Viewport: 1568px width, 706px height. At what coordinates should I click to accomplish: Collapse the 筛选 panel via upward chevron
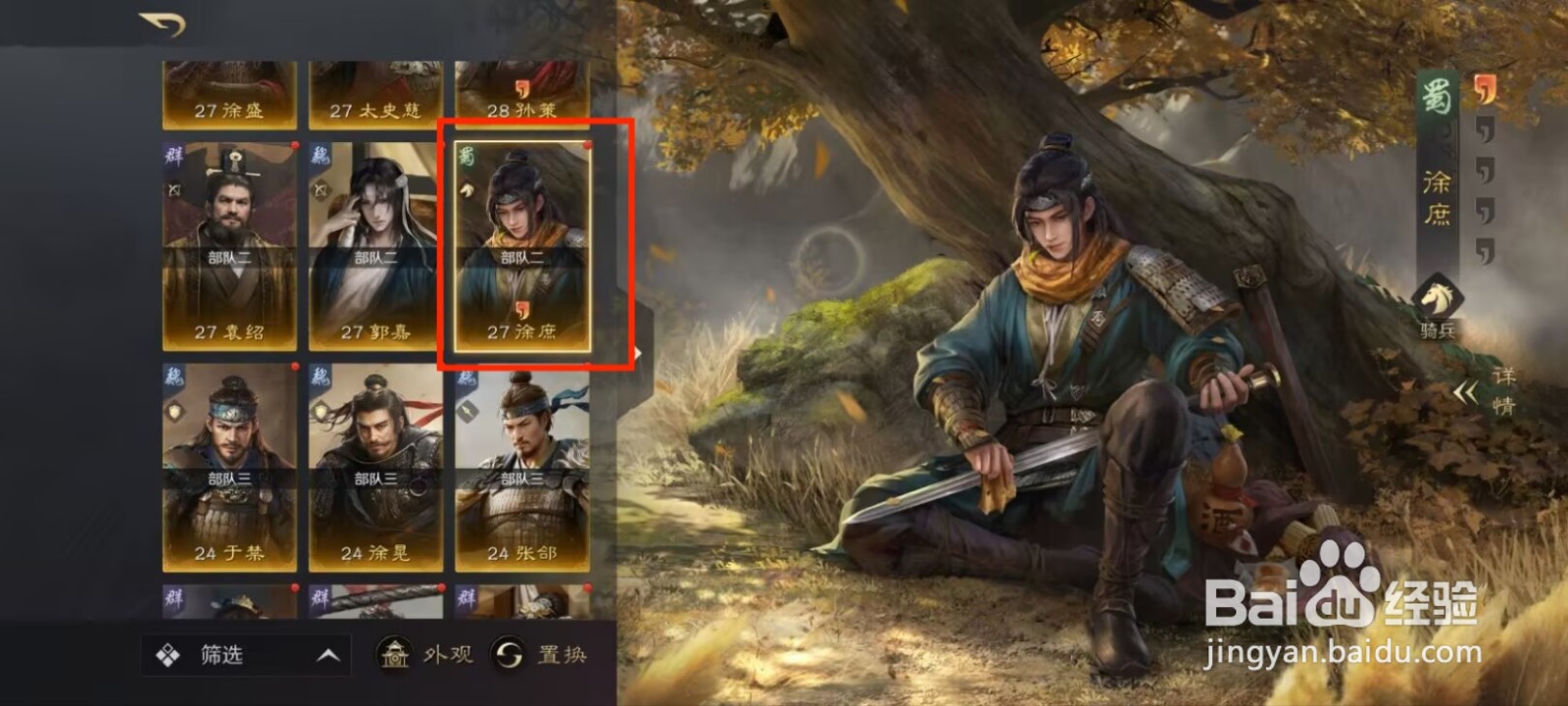327,654
